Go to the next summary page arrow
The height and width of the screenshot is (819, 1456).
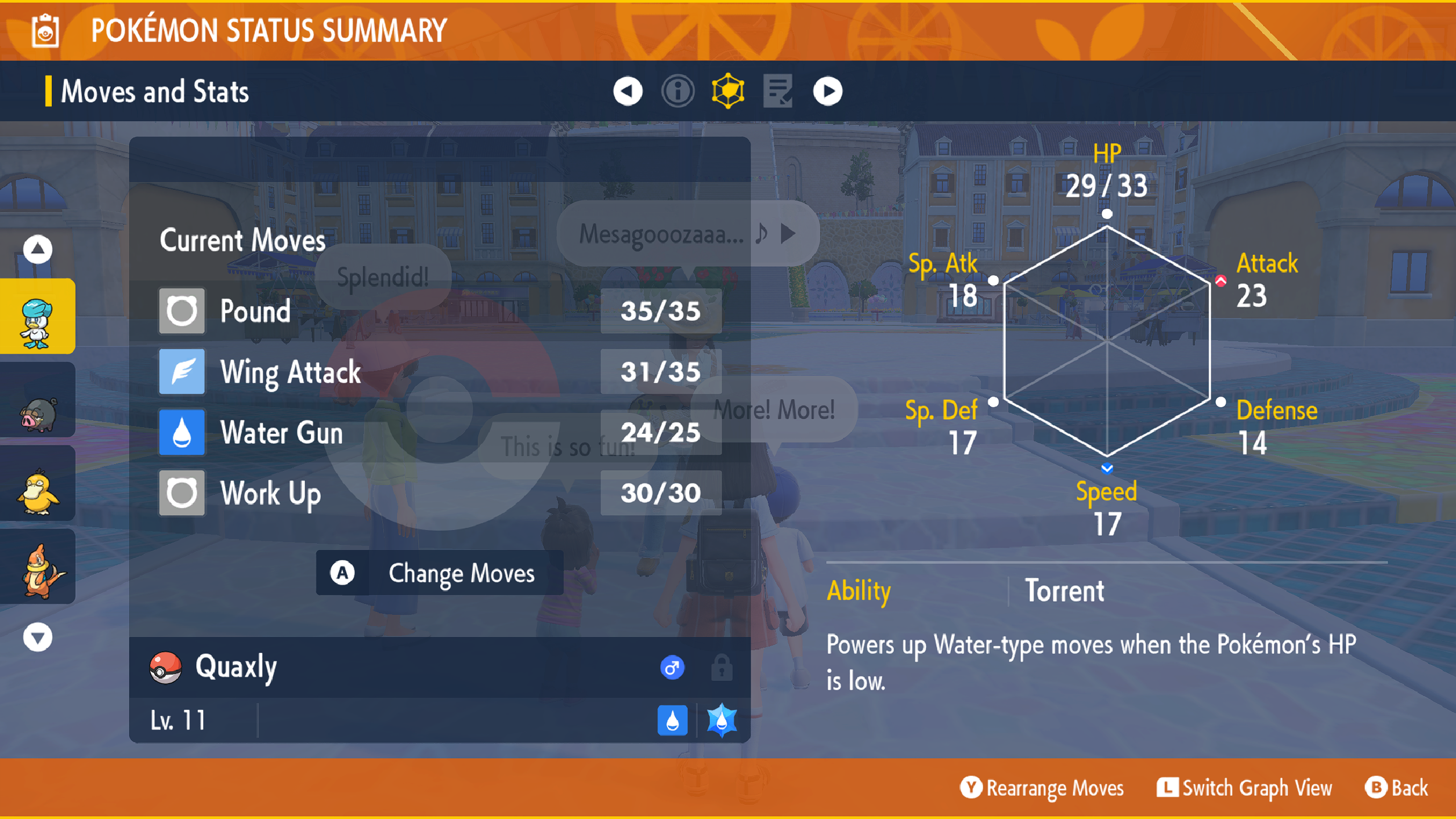[828, 91]
